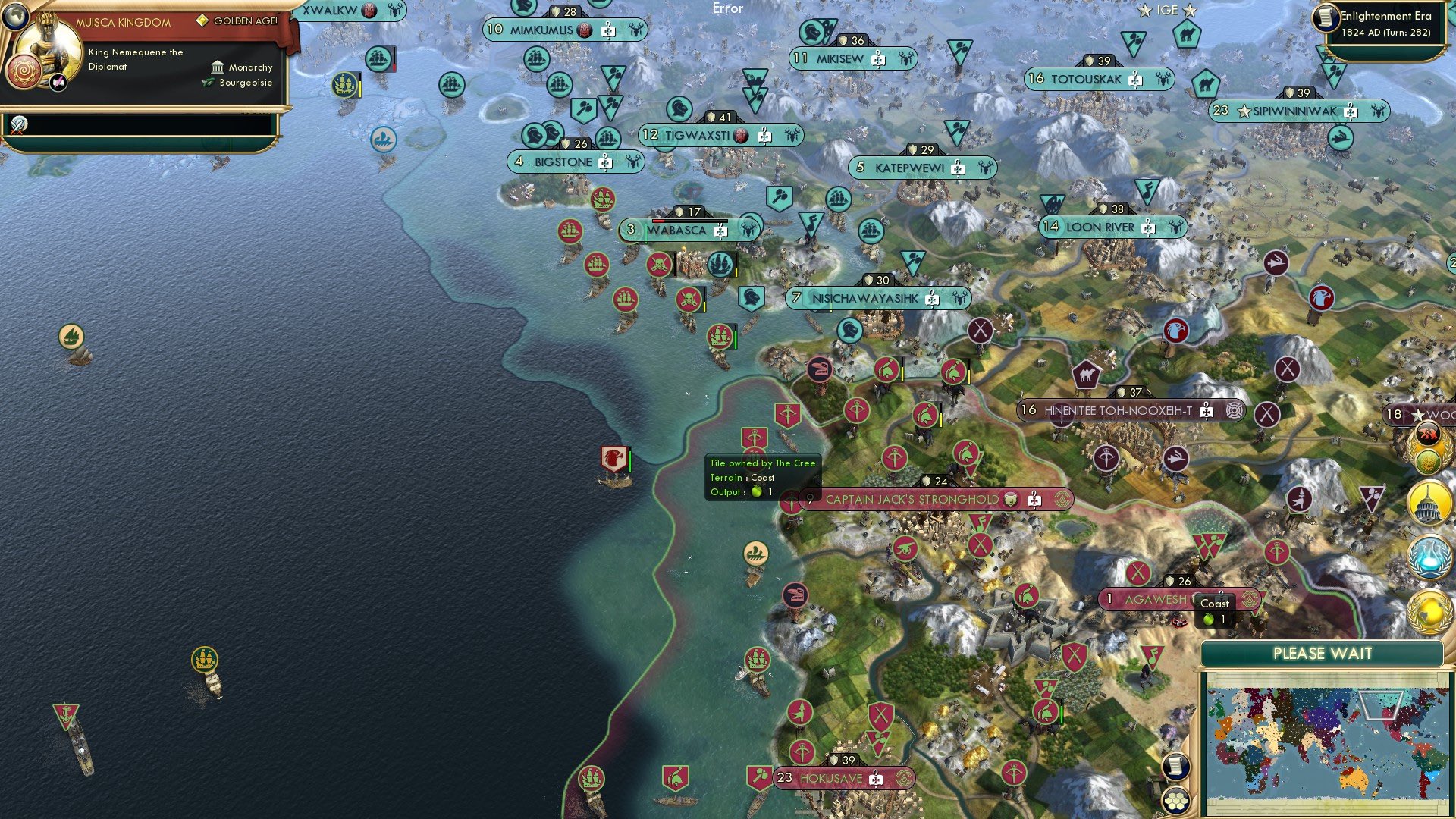The height and width of the screenshot is (819, 1456).
Task: Select the Totouskak city name label
Action: tap(1088, 77)
